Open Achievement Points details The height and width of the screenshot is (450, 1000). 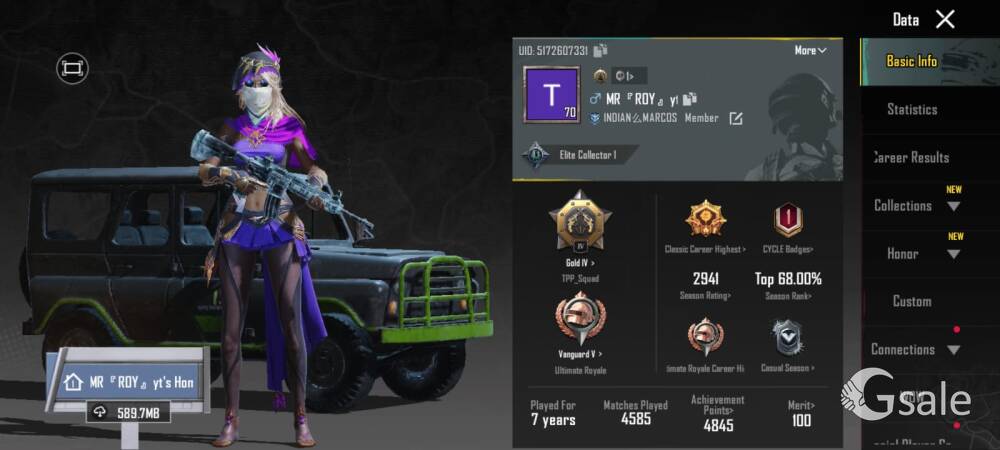point(718,413)
